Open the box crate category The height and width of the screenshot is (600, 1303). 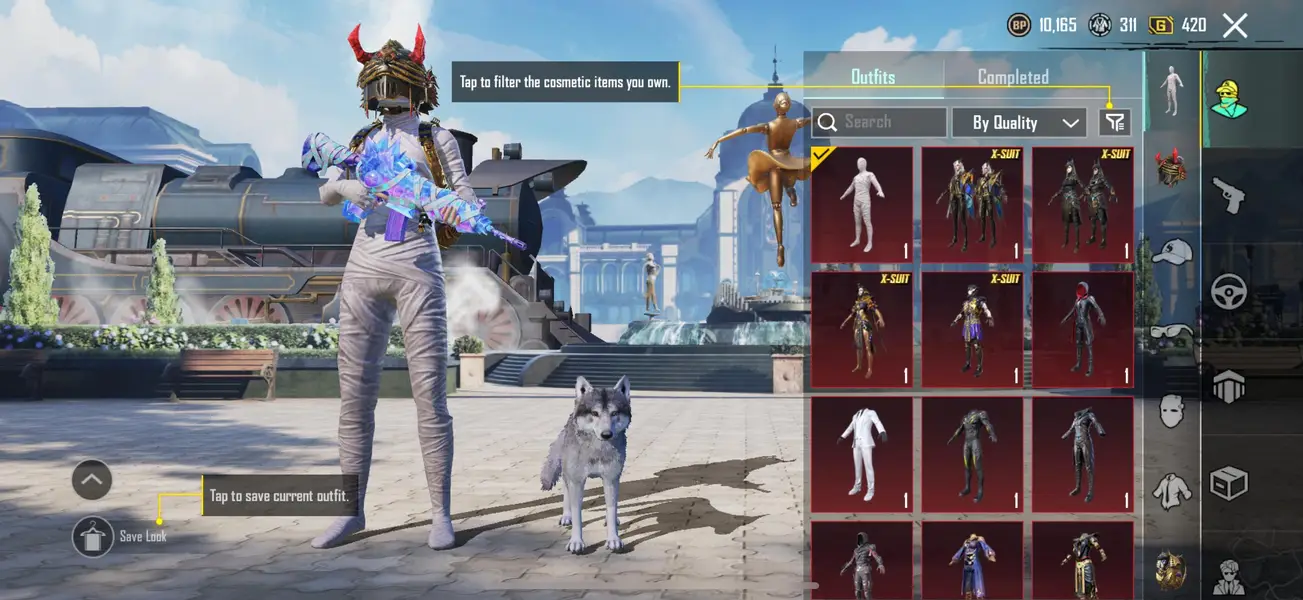(1228, 484)
